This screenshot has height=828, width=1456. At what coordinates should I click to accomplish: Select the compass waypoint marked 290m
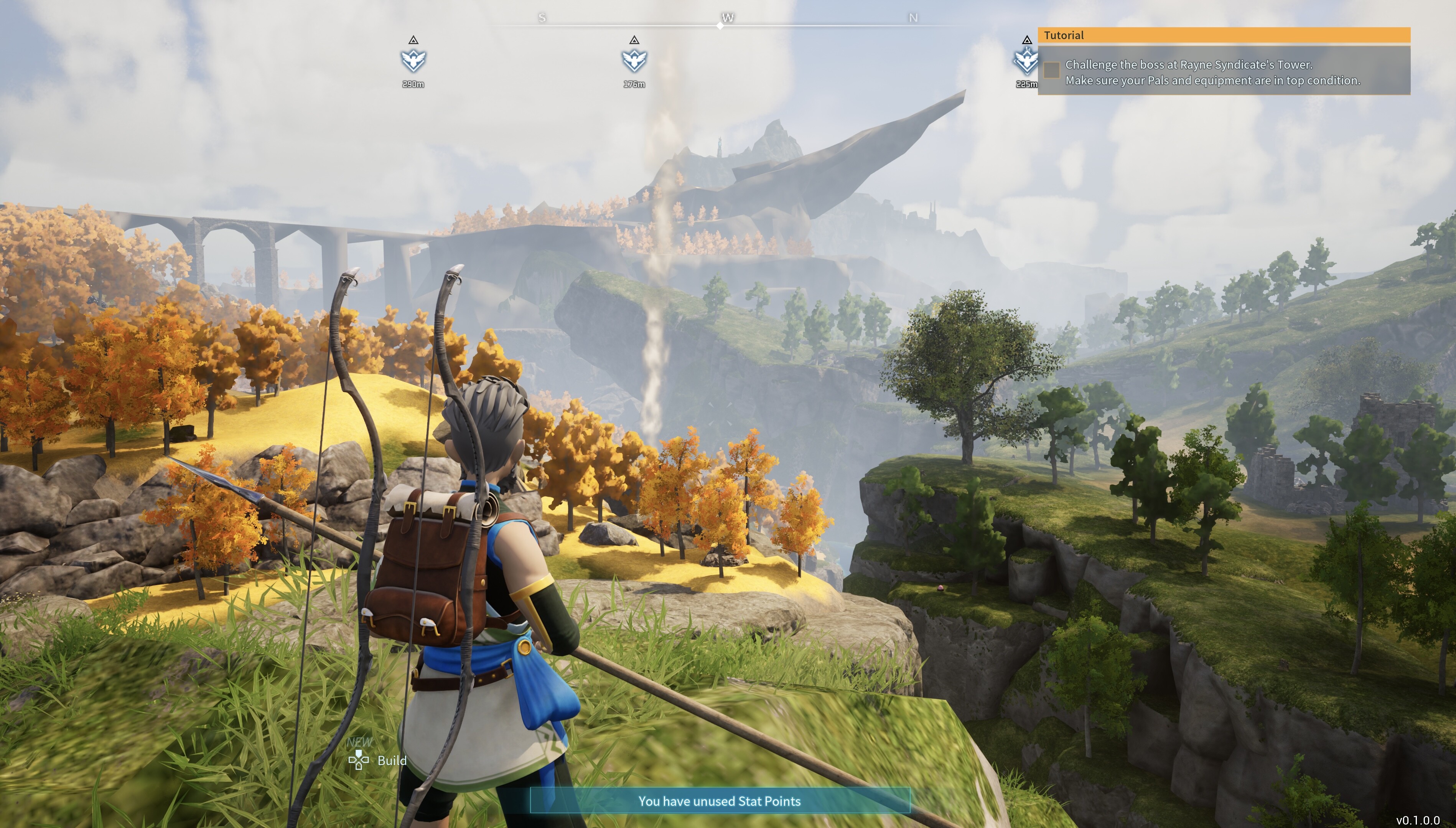pyautogui.click(x=413, y=60)
